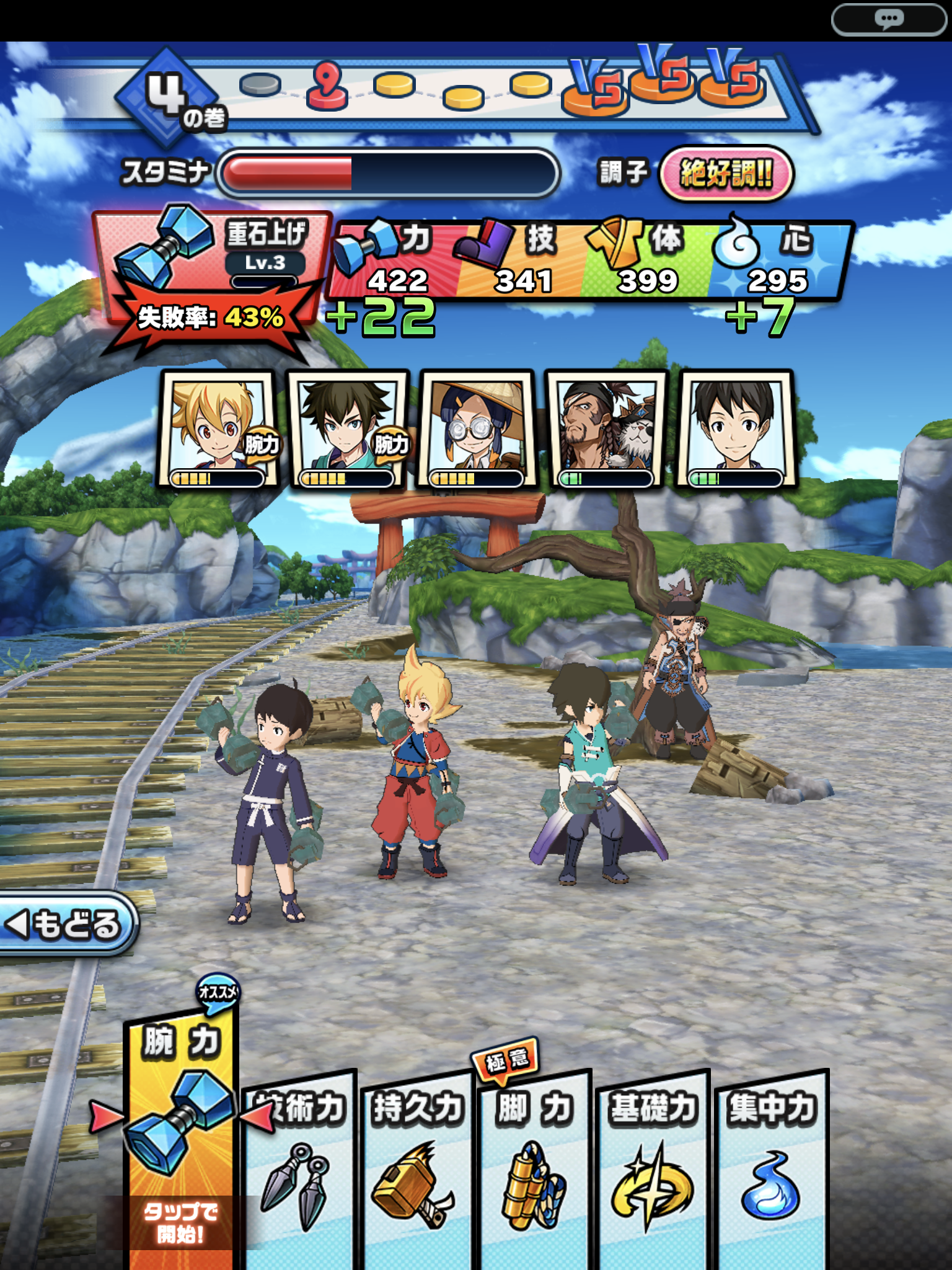
Task: Select the blonde-haired character portrait
Action: pos(217,429)
